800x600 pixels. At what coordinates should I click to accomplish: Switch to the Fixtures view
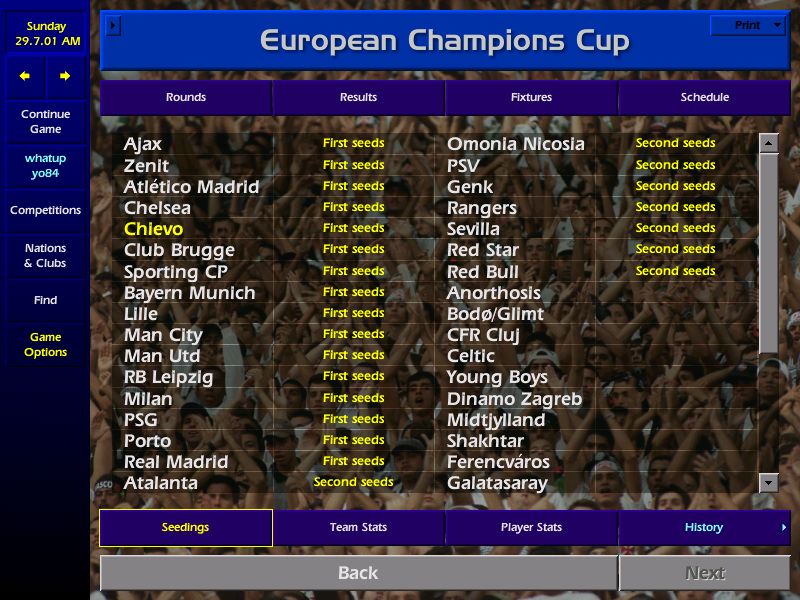coord(531,97)
